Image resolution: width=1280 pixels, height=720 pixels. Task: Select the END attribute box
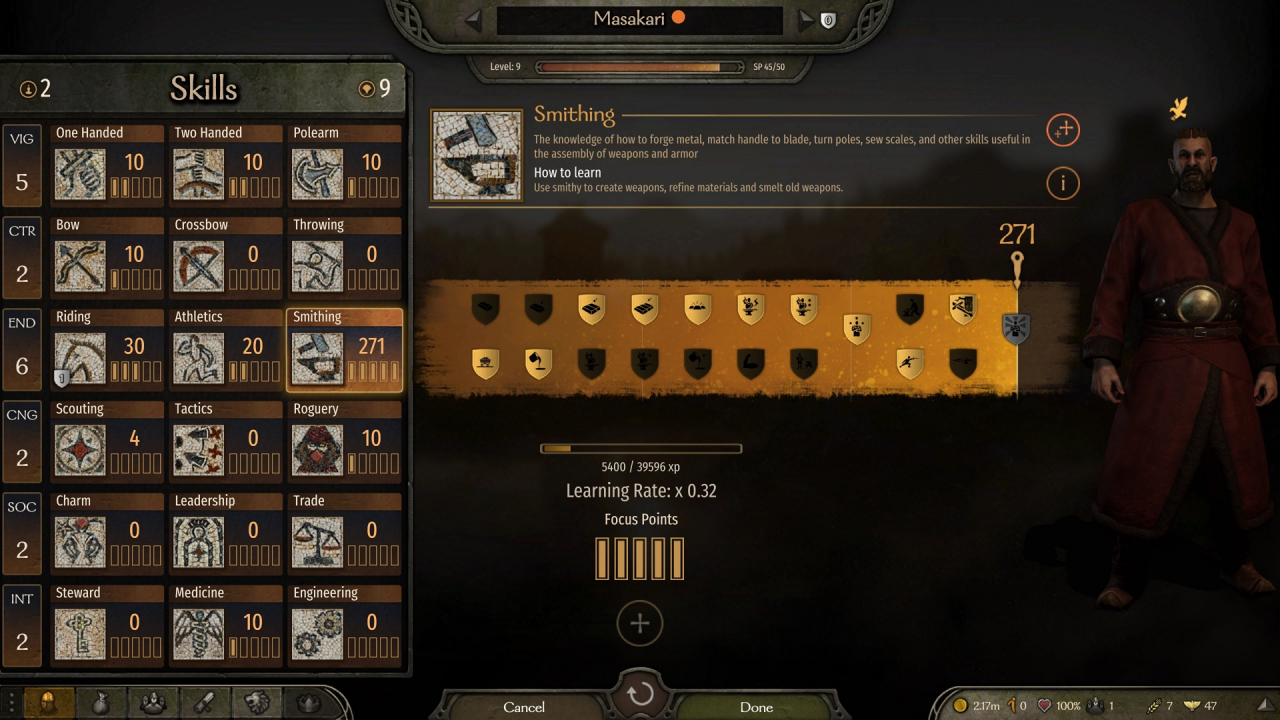[x=22, y=348]
